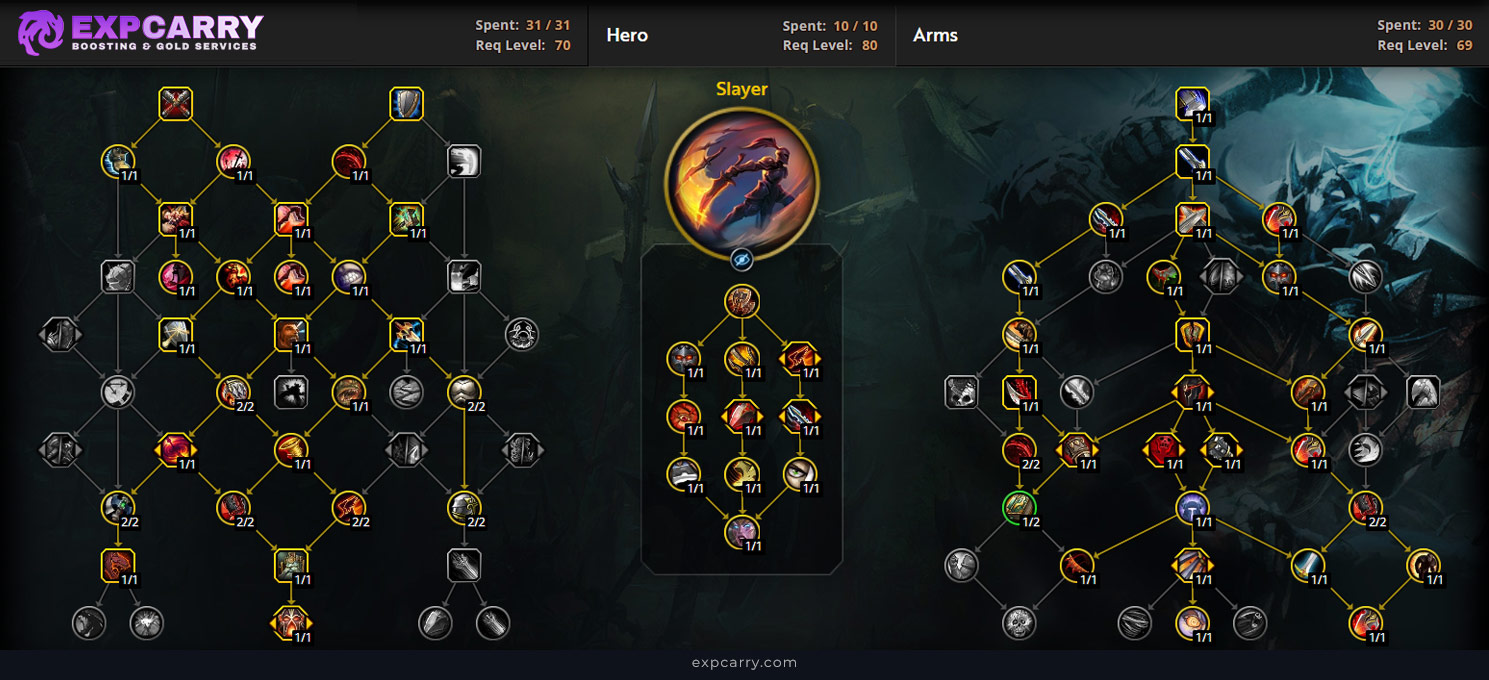The height and width of the screenshot is (680, 1489).
Task: Open the ExpCarry logo link
Action: (141, 33)
